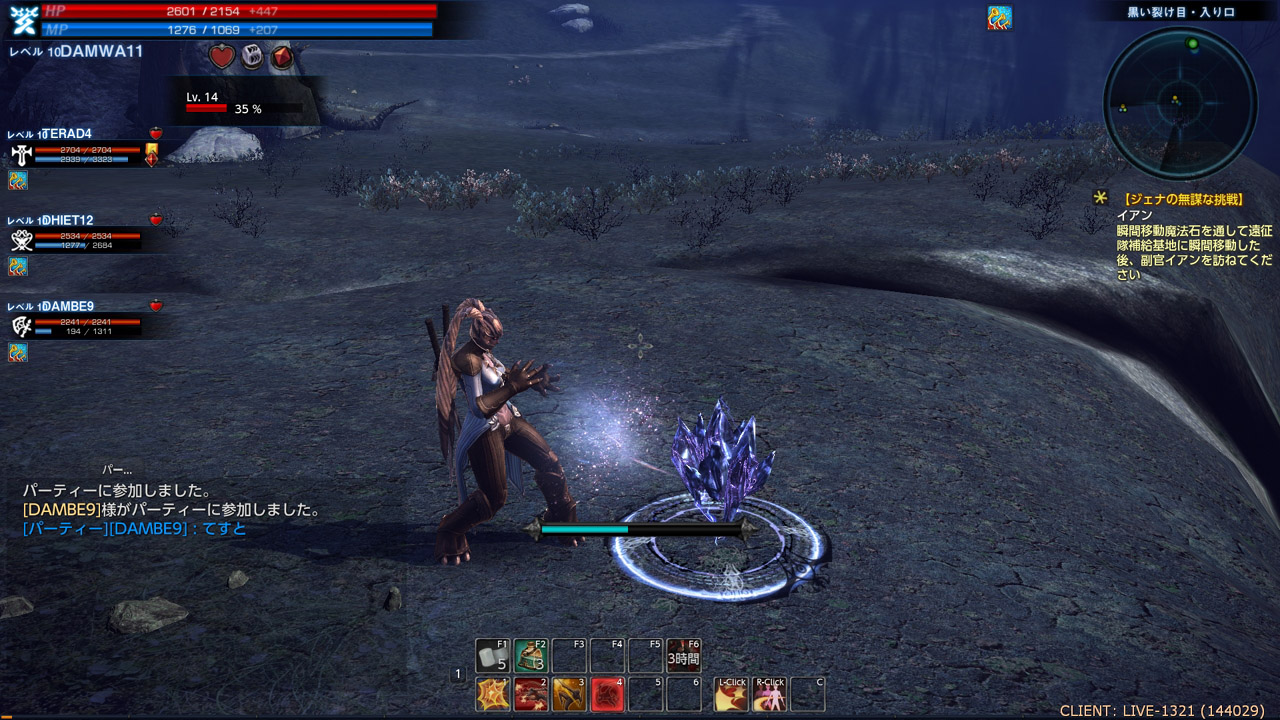
Task: Choose the R-Click evasion skill icon
Action: click(x=769, y=694)
